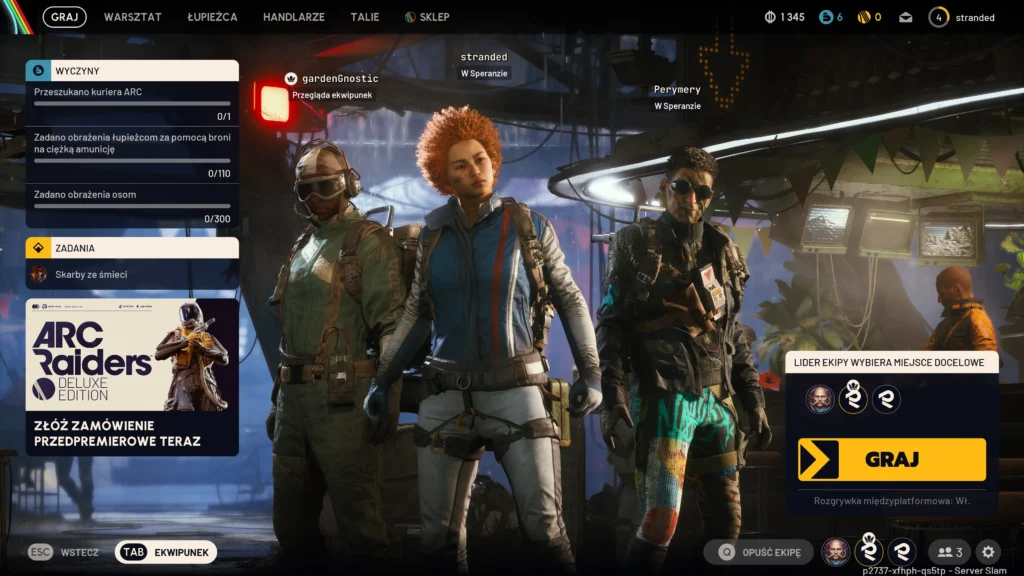Click the bearded avatar in the bottom bar
1024x576 pixels.
836,552
